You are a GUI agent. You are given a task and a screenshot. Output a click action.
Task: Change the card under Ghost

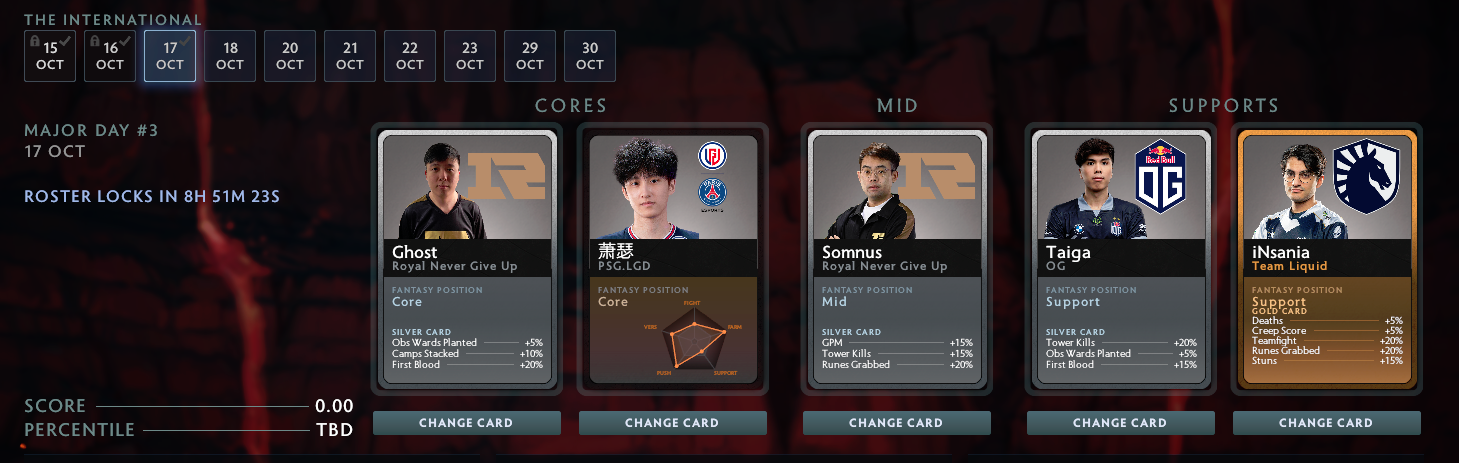466,423
